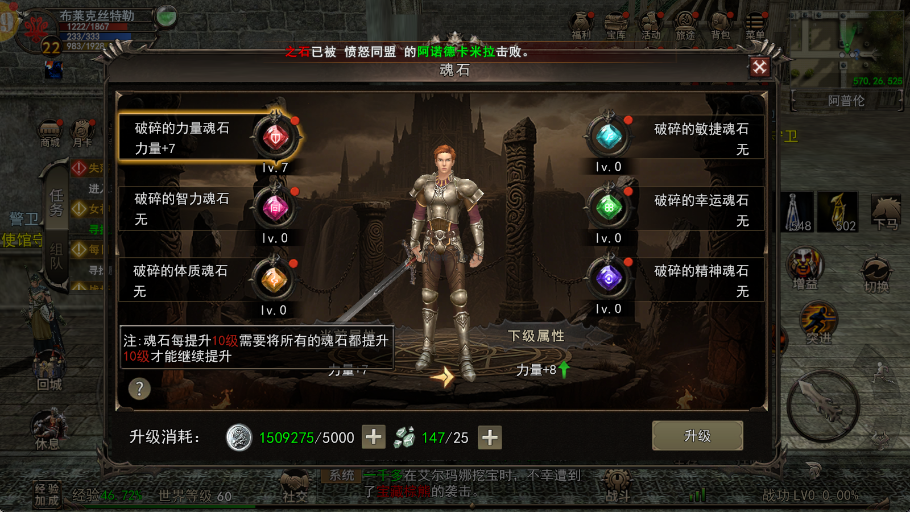Select the cyan Agility soul stone

(606, 136)
